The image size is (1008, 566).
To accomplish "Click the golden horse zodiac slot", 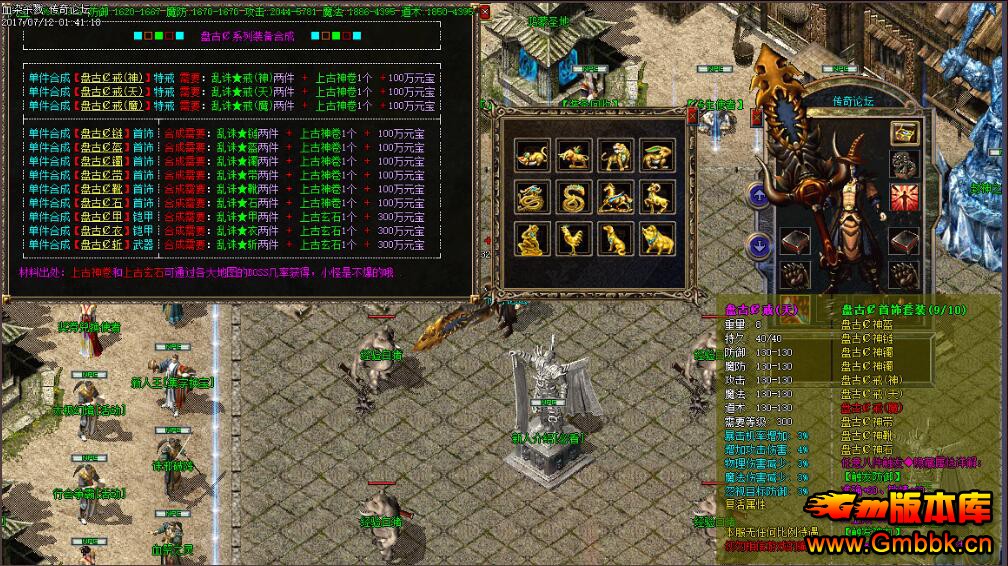I will click(615, 197).
